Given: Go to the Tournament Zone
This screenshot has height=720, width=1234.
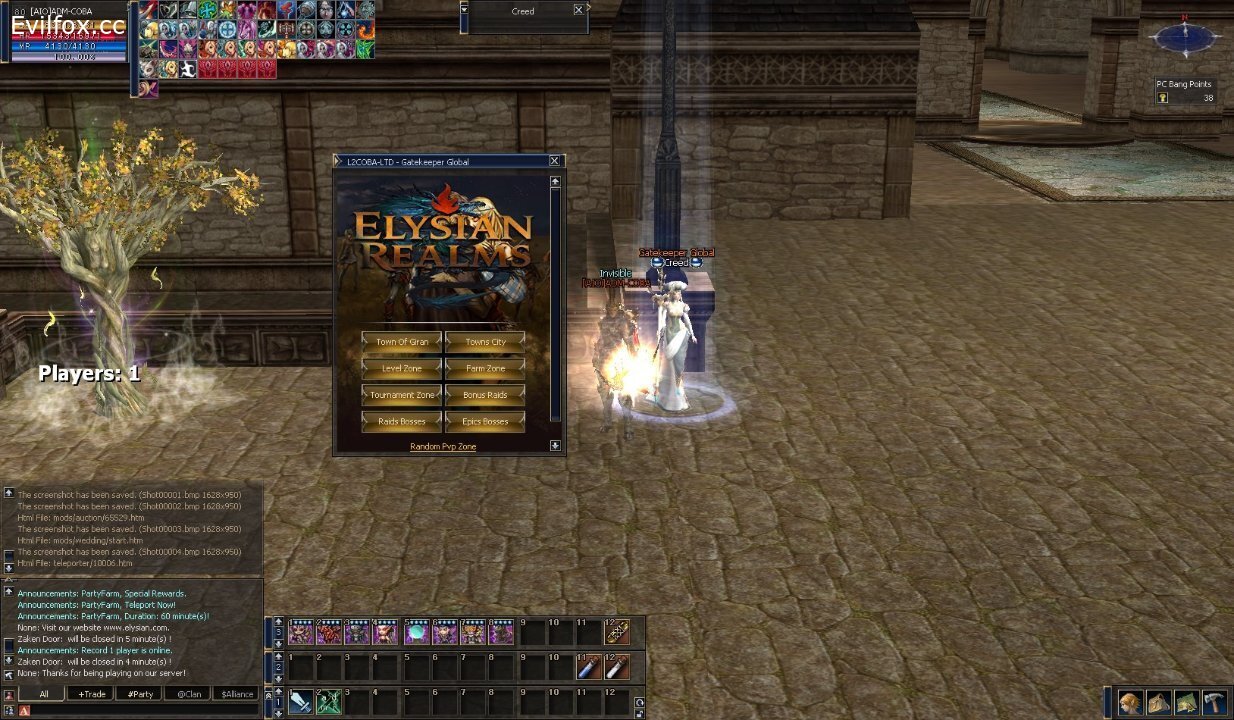Looking at the screenshot, I should (402, 395).
